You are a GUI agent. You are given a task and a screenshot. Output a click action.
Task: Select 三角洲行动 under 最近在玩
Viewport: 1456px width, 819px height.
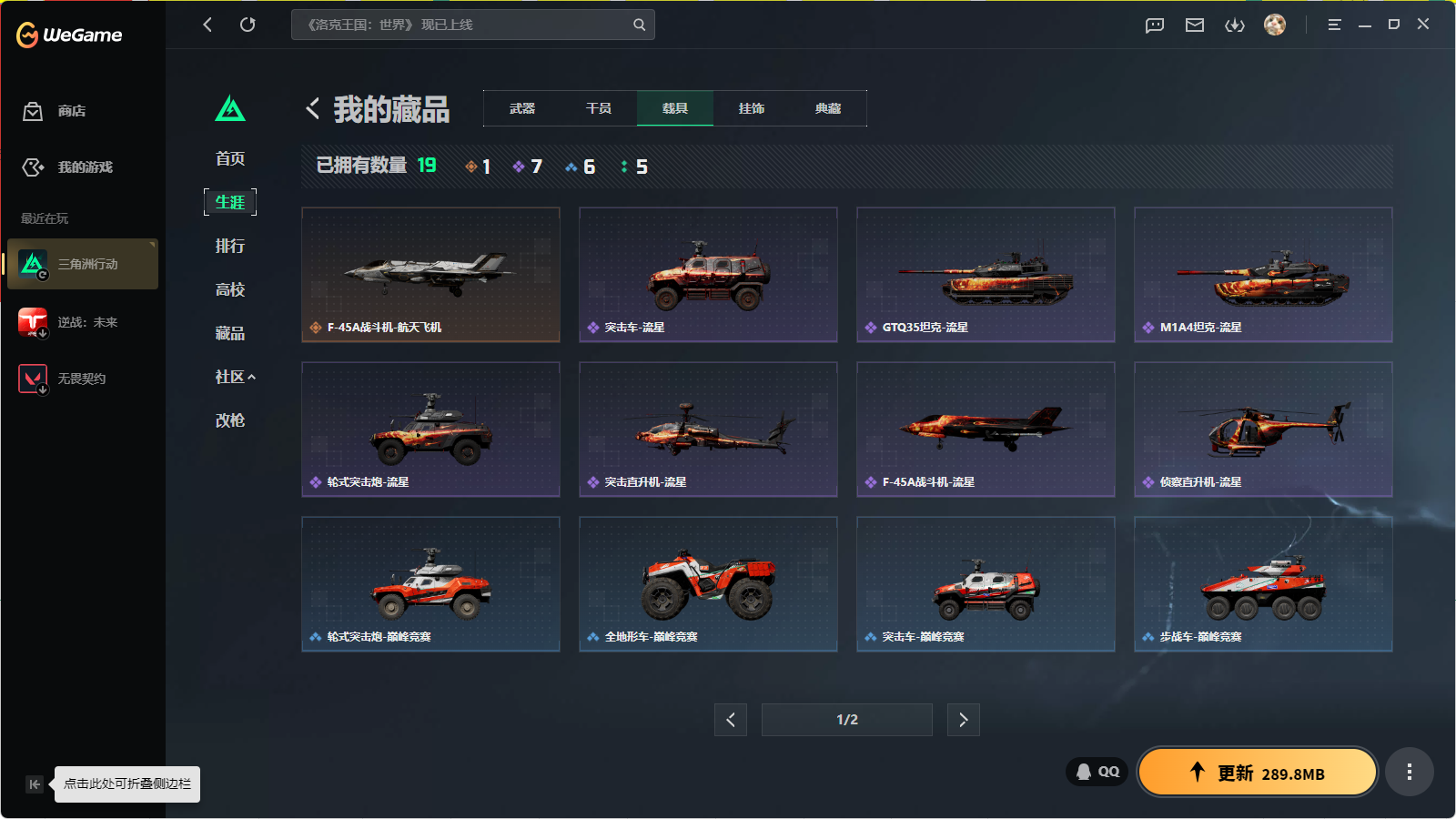82,264
